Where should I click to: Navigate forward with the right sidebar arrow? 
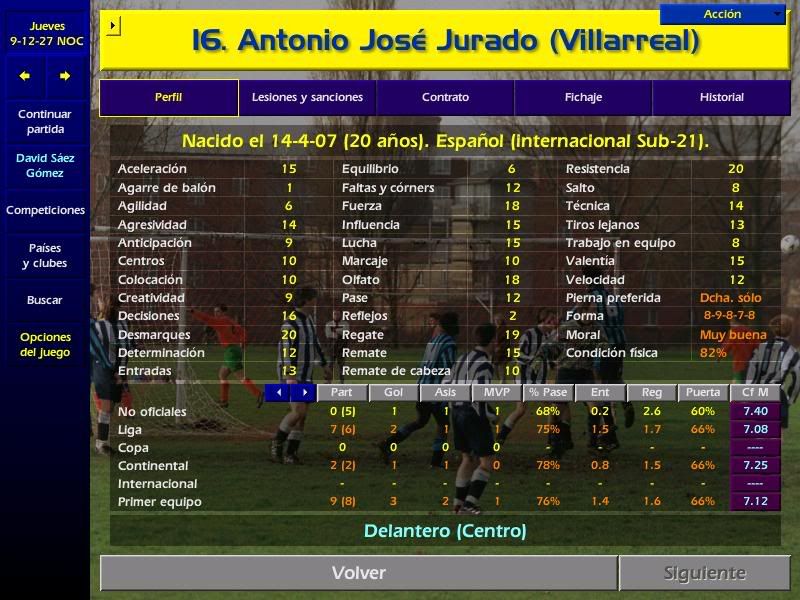click(x=65, y=76)
